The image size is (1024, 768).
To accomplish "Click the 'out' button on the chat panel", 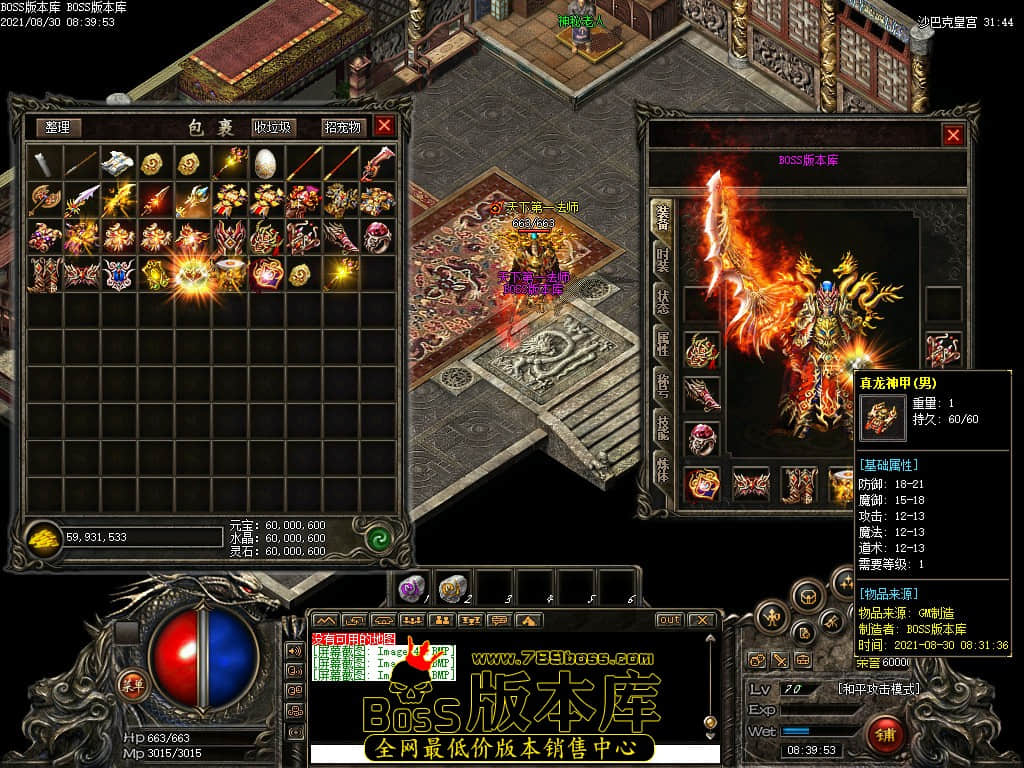I will [x=669, y=620].
